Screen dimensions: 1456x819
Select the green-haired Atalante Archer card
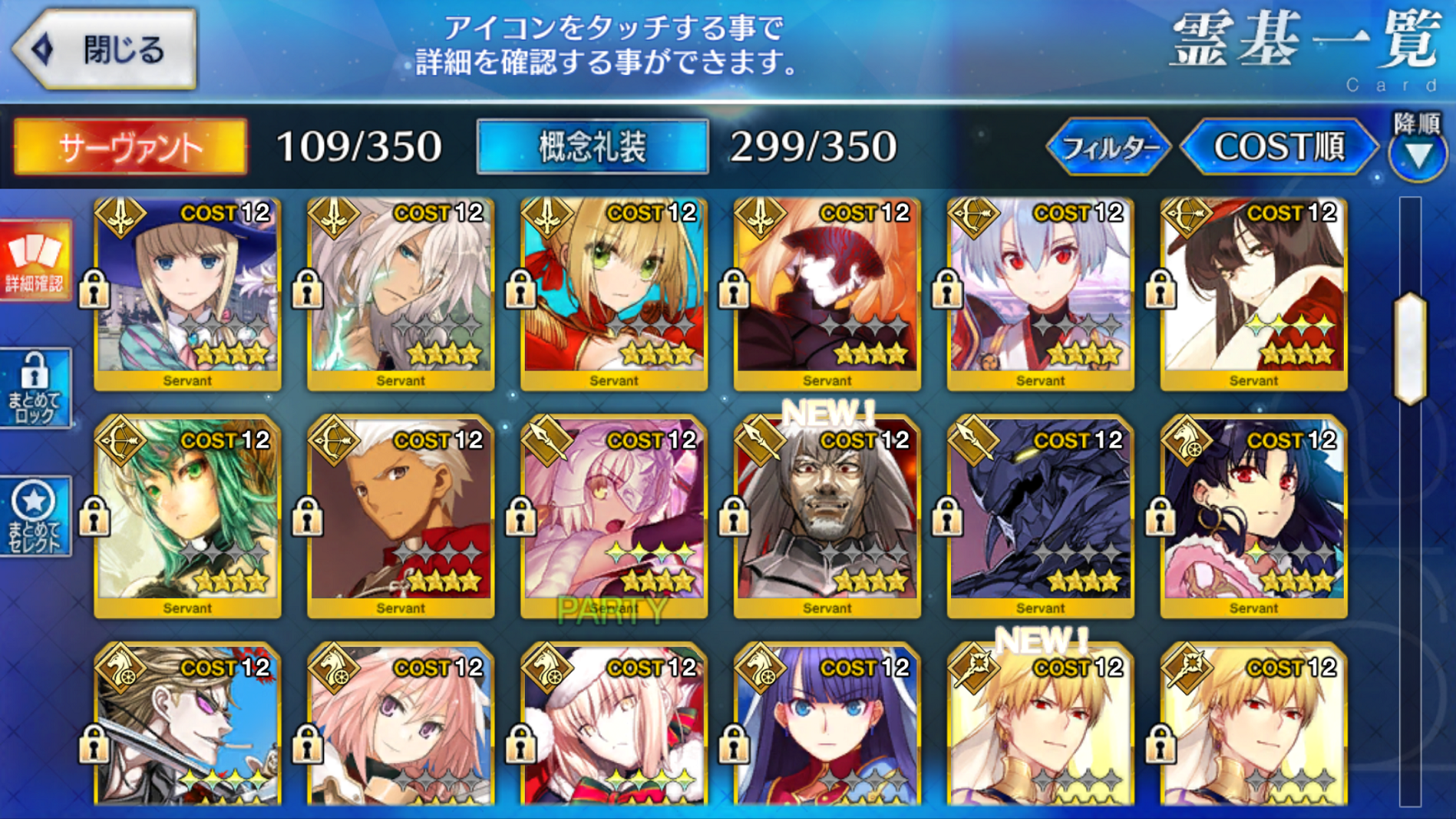coord(188,519)
